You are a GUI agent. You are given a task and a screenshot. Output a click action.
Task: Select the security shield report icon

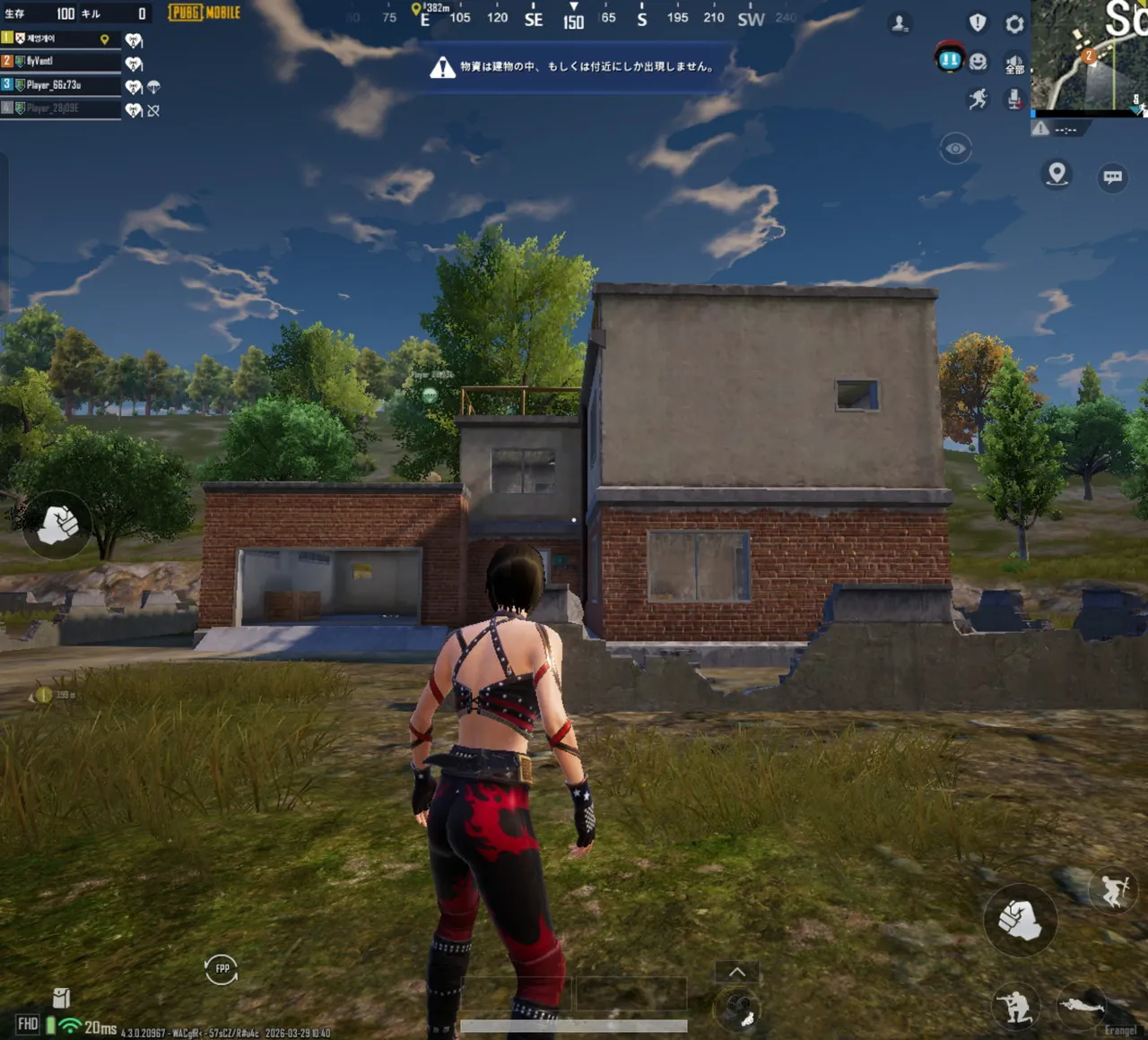[x=976, y=23]
